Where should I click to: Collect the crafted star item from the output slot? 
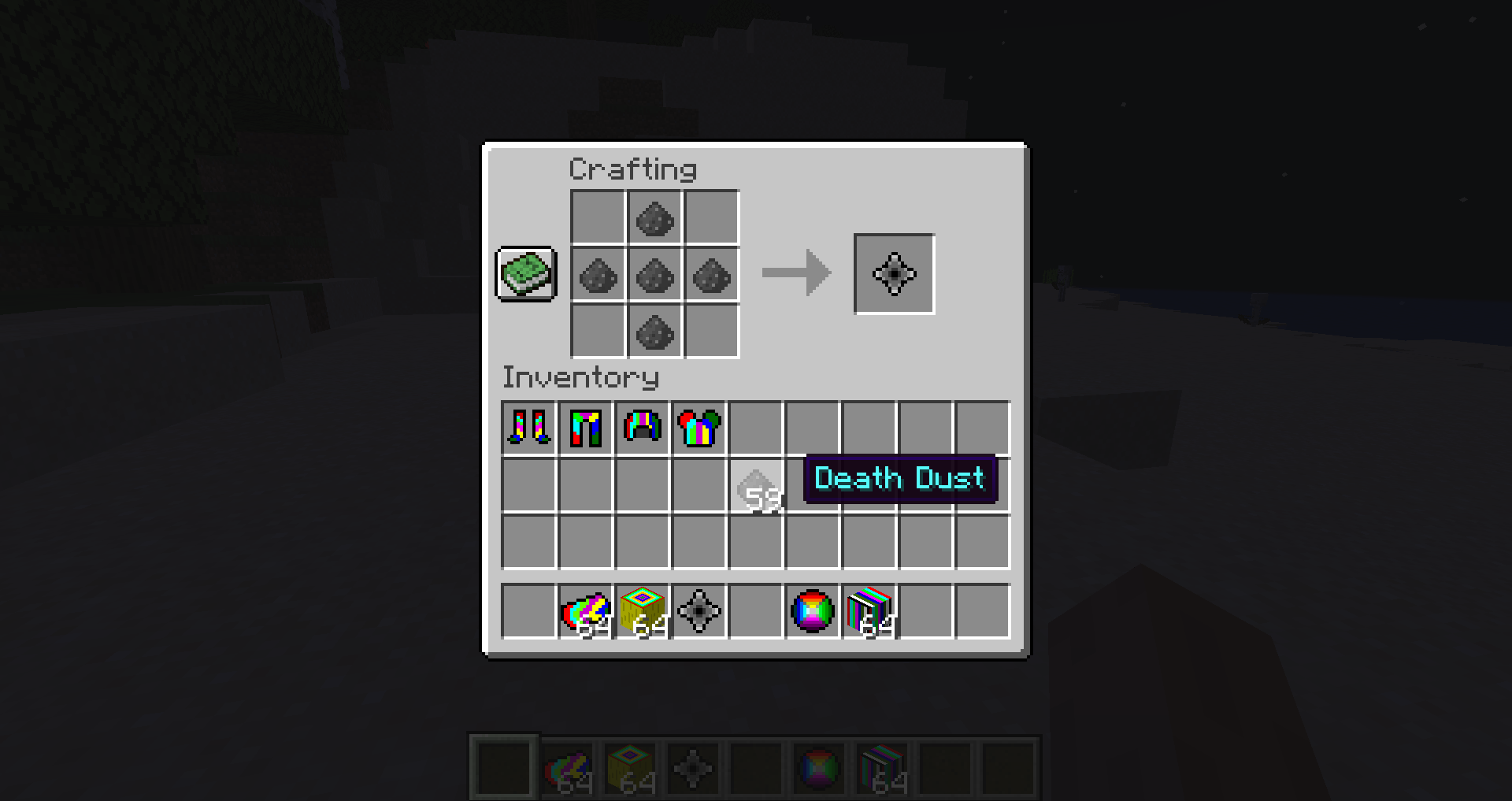(894, 273)
